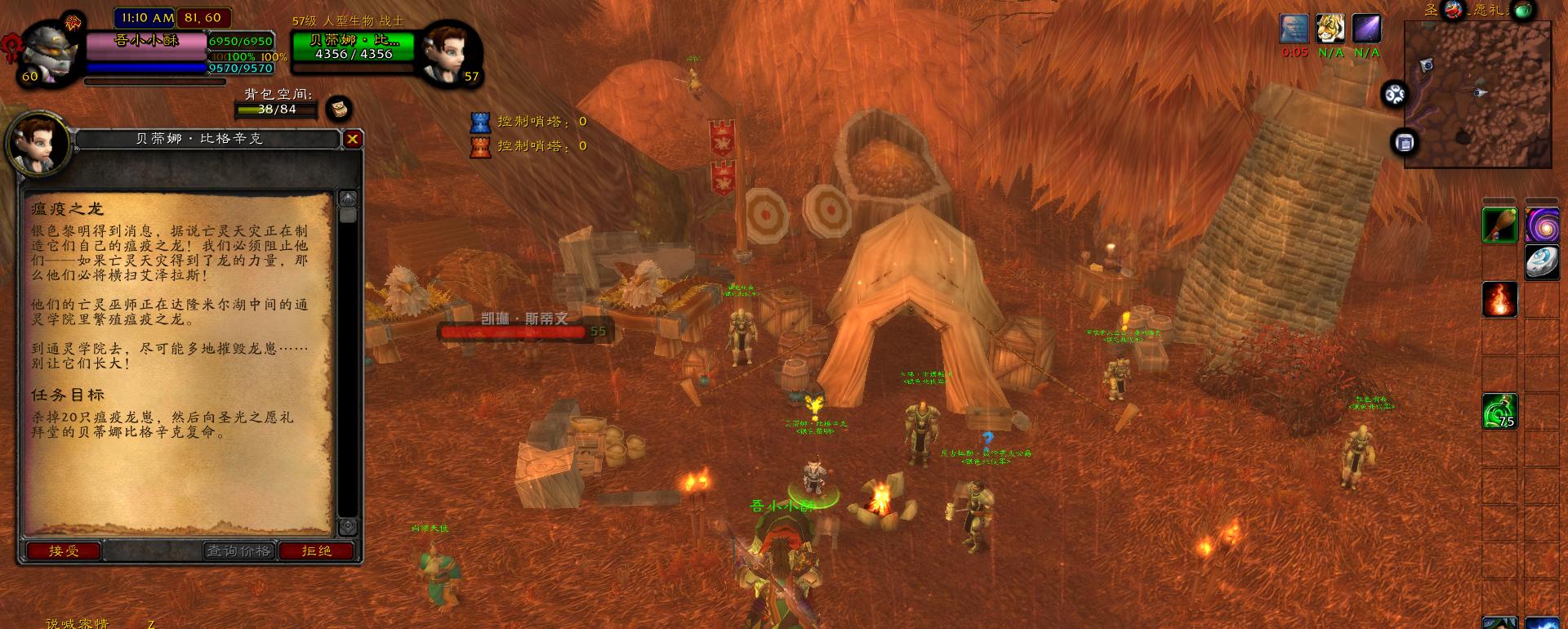Open the bag via the backpack icon

(339, 108)
